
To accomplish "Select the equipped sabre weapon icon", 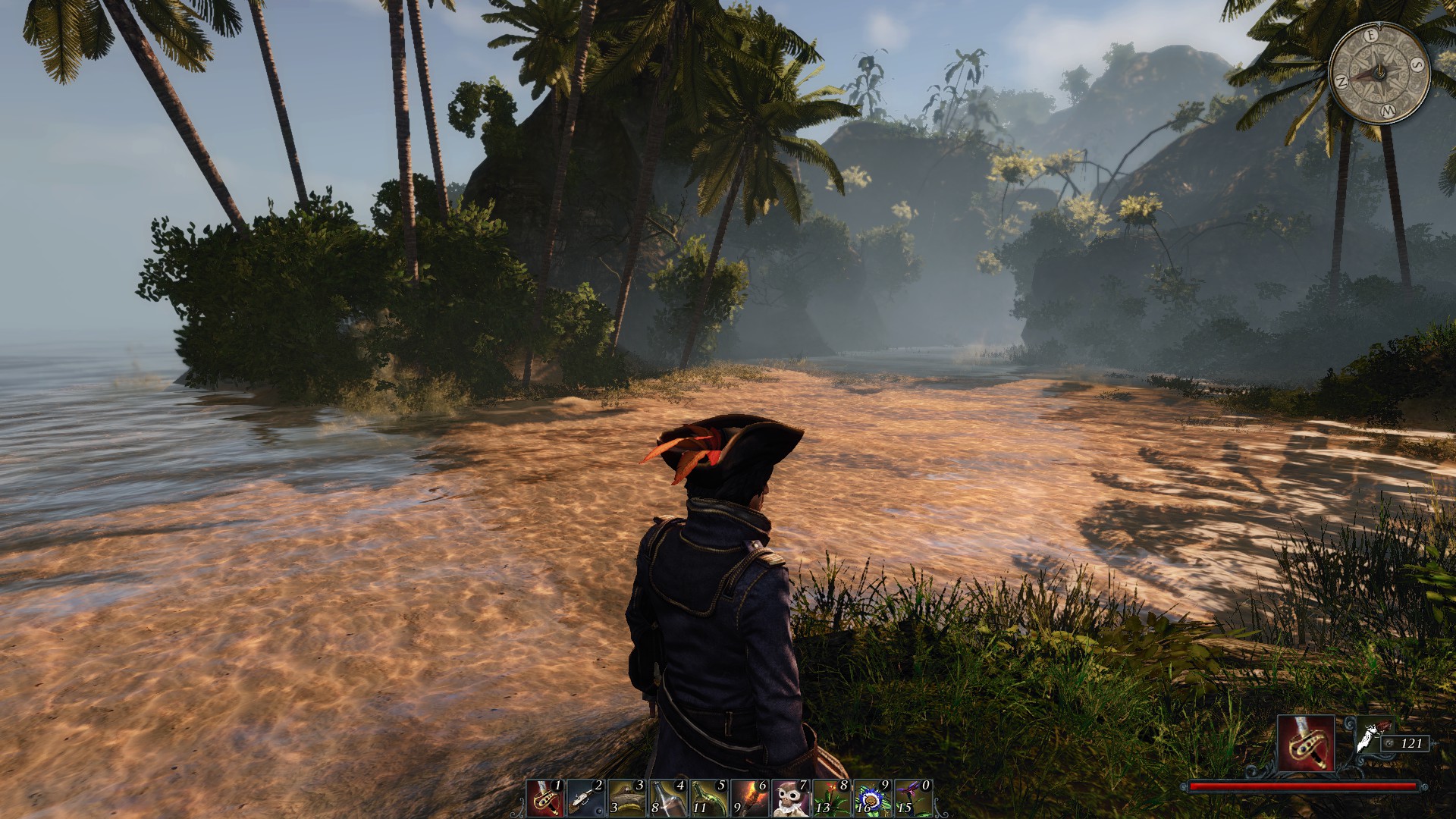I will tap(1306, 743).
